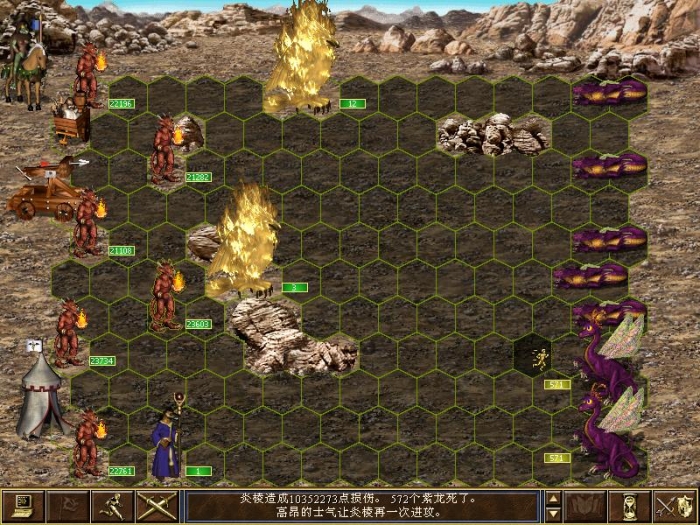The image size is (700, 525).
Task: Make the active unit wait using the hourglass
Action: [x=630, y=505]
